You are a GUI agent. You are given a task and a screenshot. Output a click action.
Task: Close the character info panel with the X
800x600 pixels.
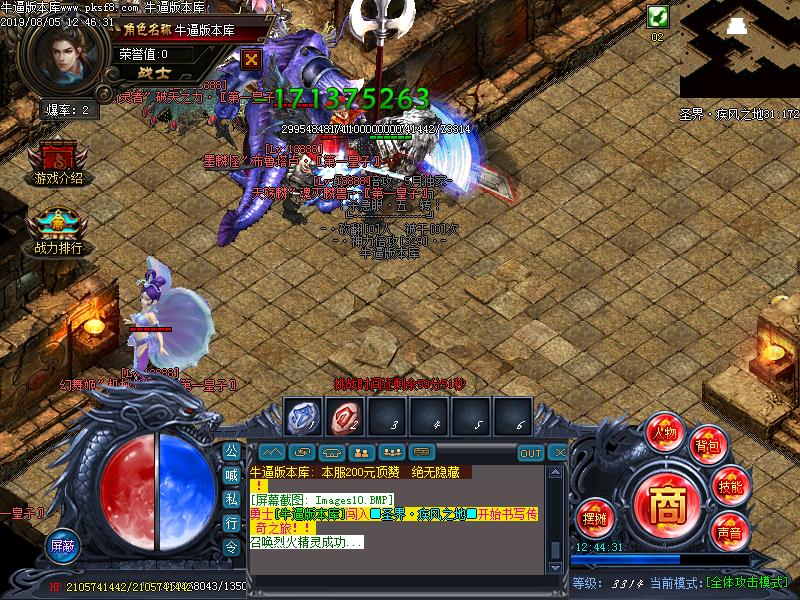coord(252,59)
